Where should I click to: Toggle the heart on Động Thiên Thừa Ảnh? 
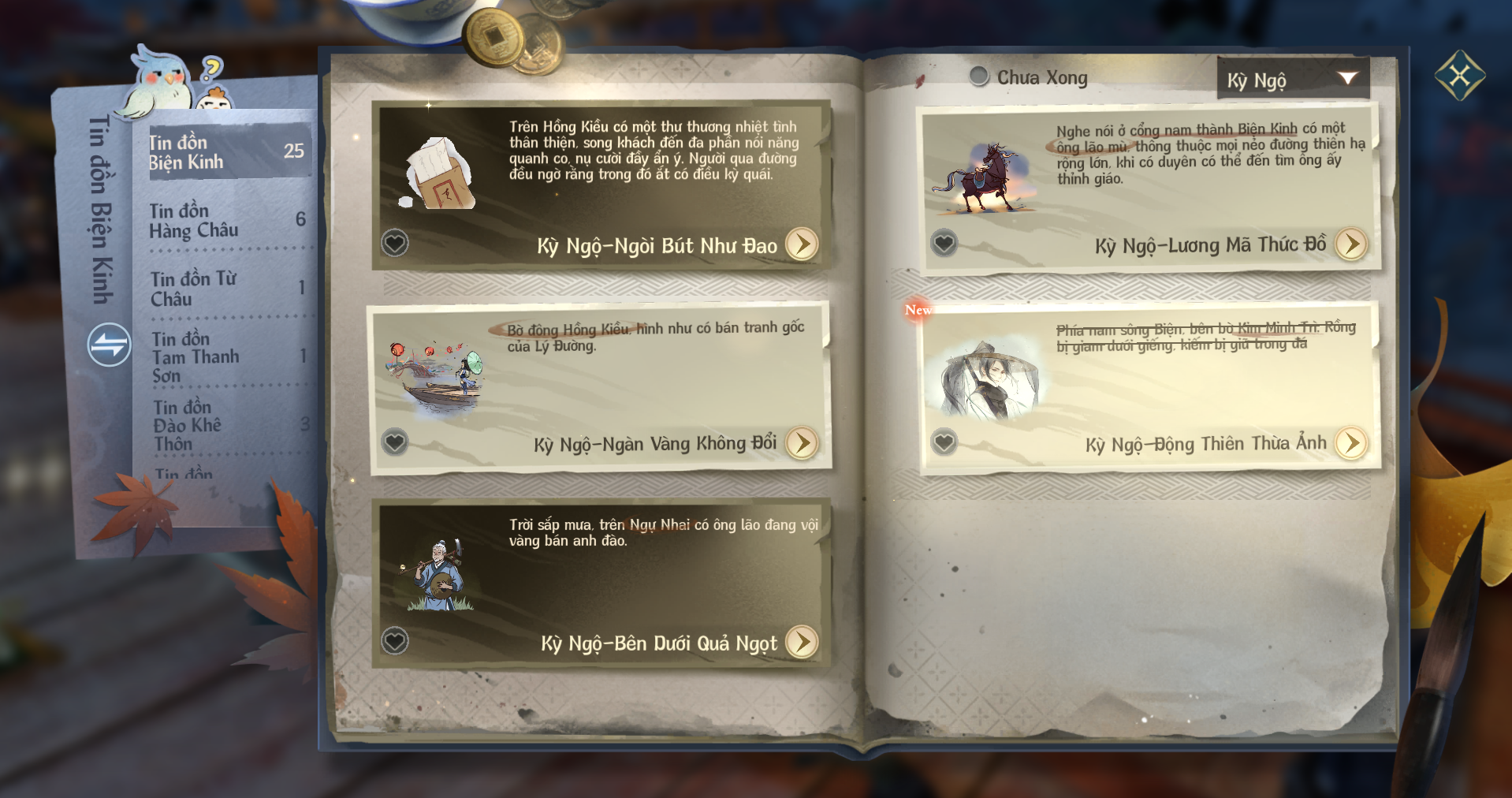pos(944,442)
